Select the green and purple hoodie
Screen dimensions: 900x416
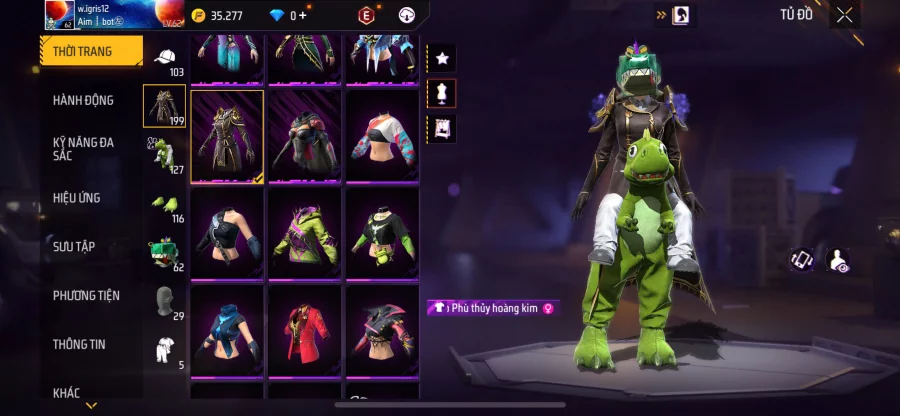(x=305, y=233)
